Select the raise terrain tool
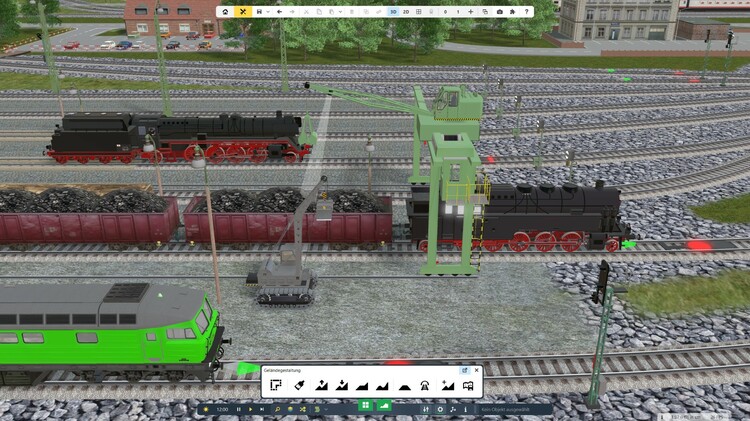Viewport: 750px width, 421px height. pos(321,385)
